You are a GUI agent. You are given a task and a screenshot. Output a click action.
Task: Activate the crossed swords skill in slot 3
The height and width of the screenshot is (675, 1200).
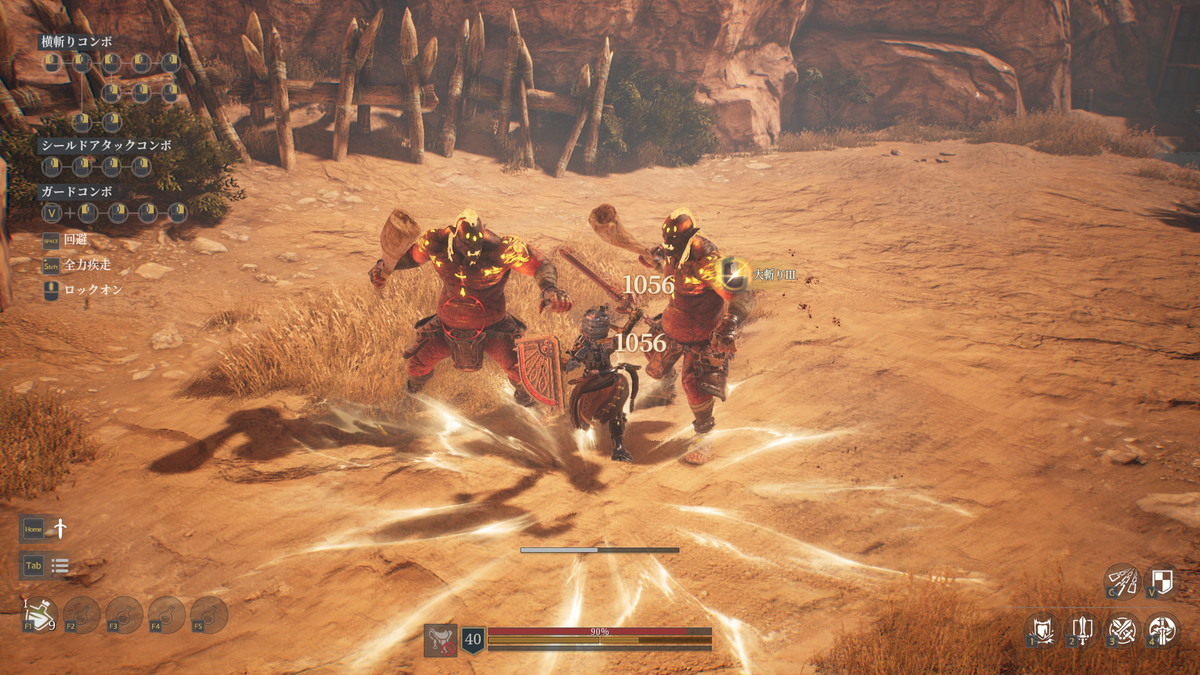[1122, 630]
